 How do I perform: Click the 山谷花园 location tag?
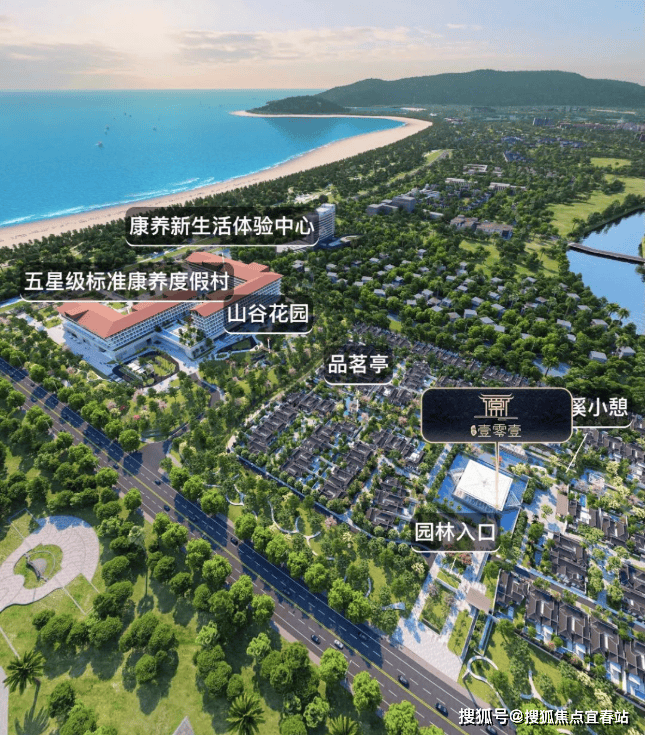[268, 316]
